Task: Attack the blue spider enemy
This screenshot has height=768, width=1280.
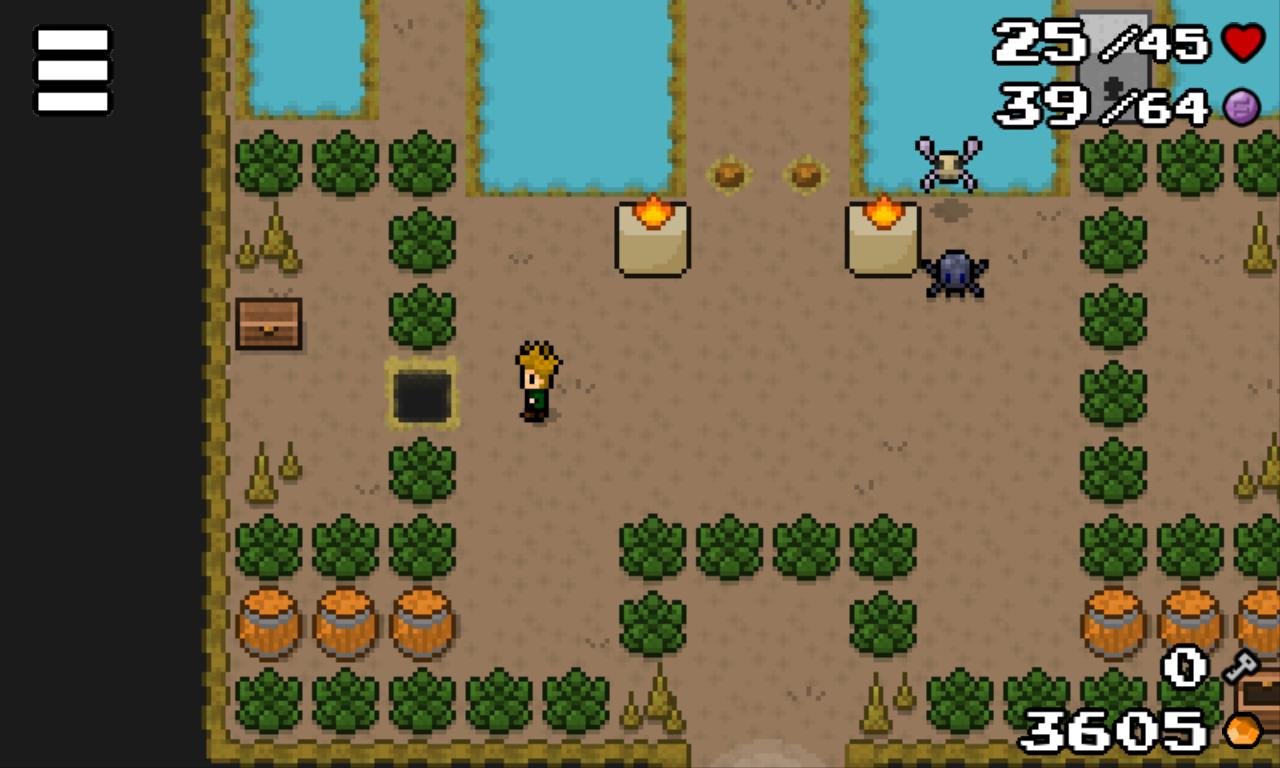Action: (x=953, y=273)
